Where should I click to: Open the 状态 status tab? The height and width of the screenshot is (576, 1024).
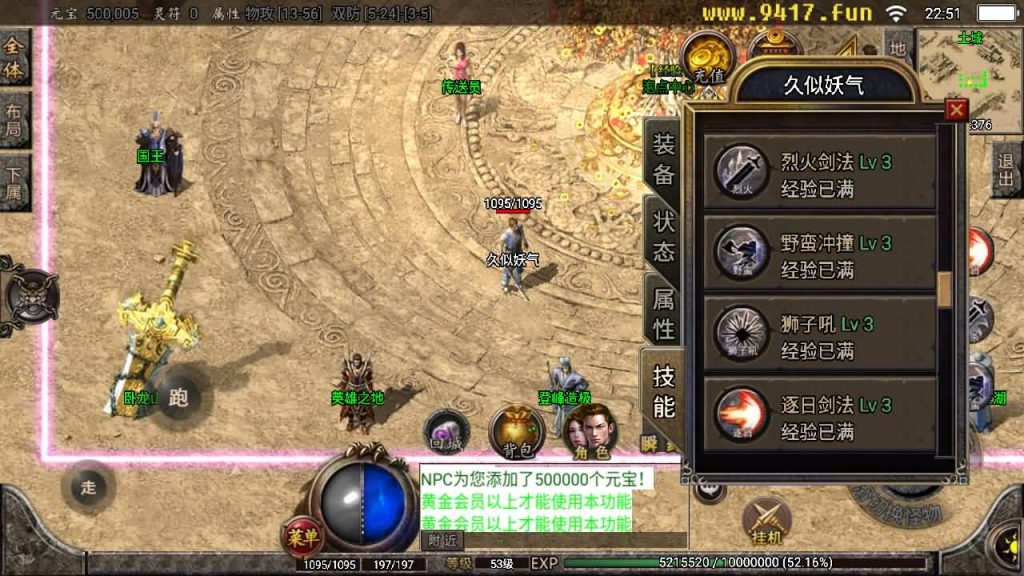[664, 235]
